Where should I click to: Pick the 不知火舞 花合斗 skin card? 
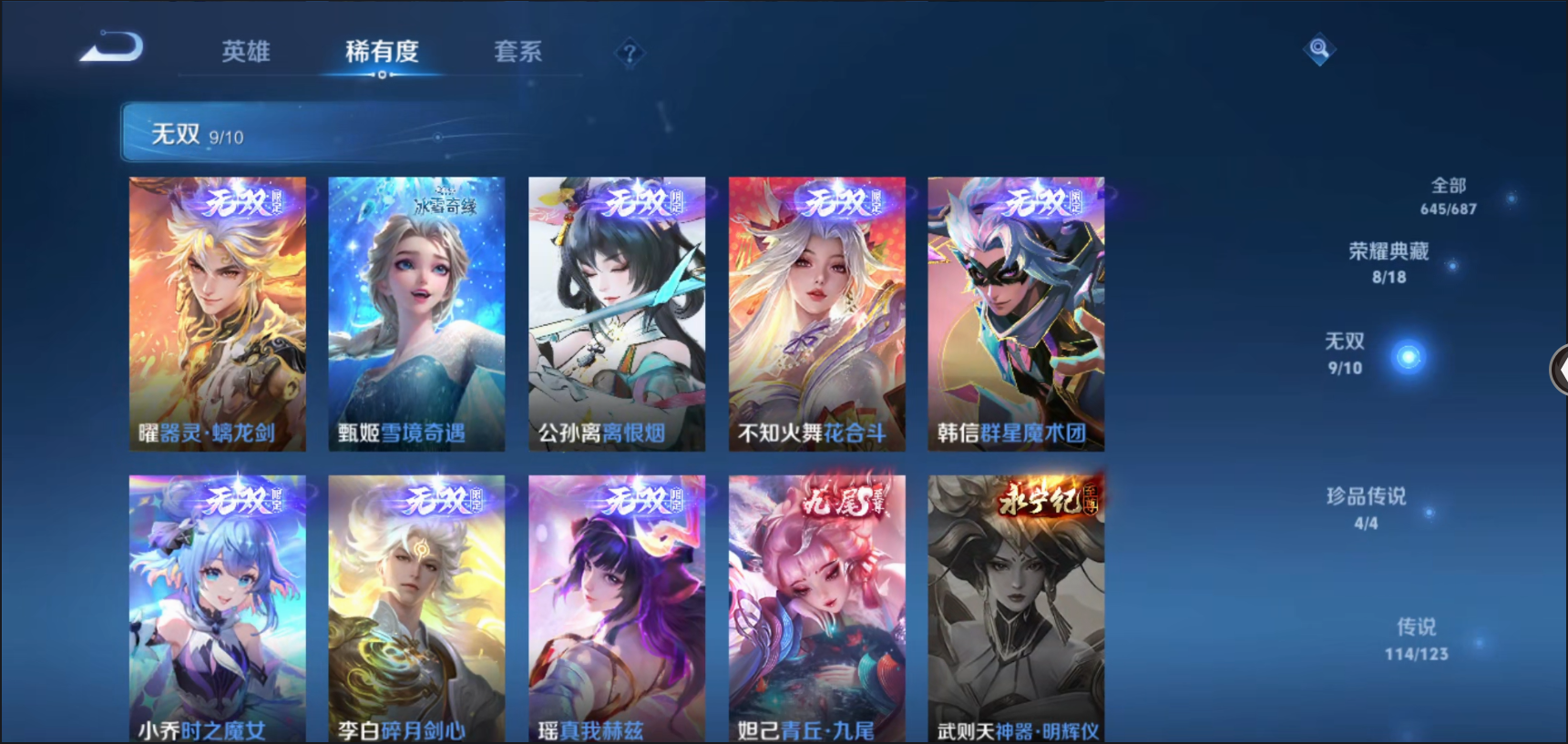(x=816, y=313)
